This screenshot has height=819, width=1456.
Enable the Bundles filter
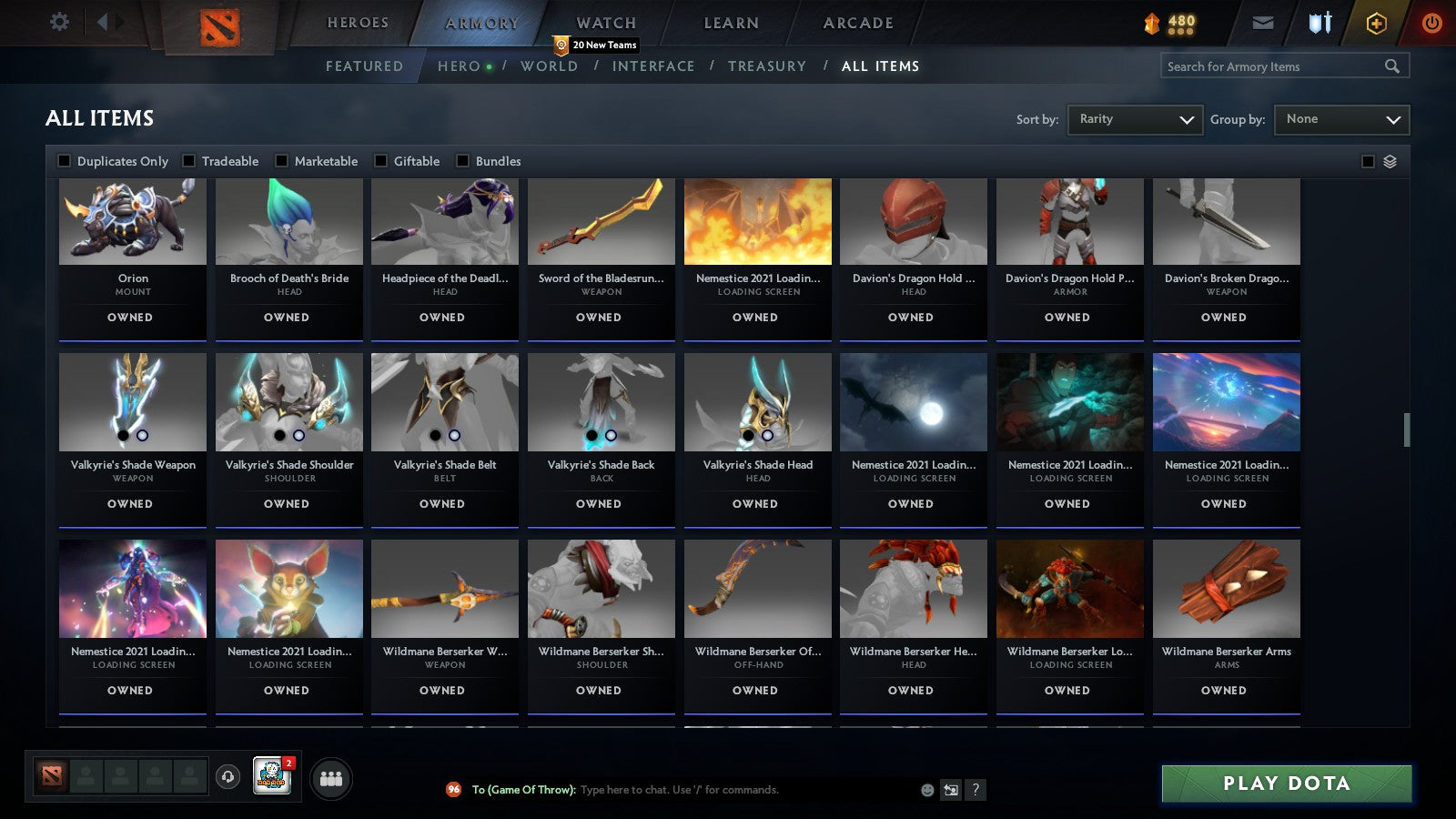pyautogui.click(x=463, y=160)
